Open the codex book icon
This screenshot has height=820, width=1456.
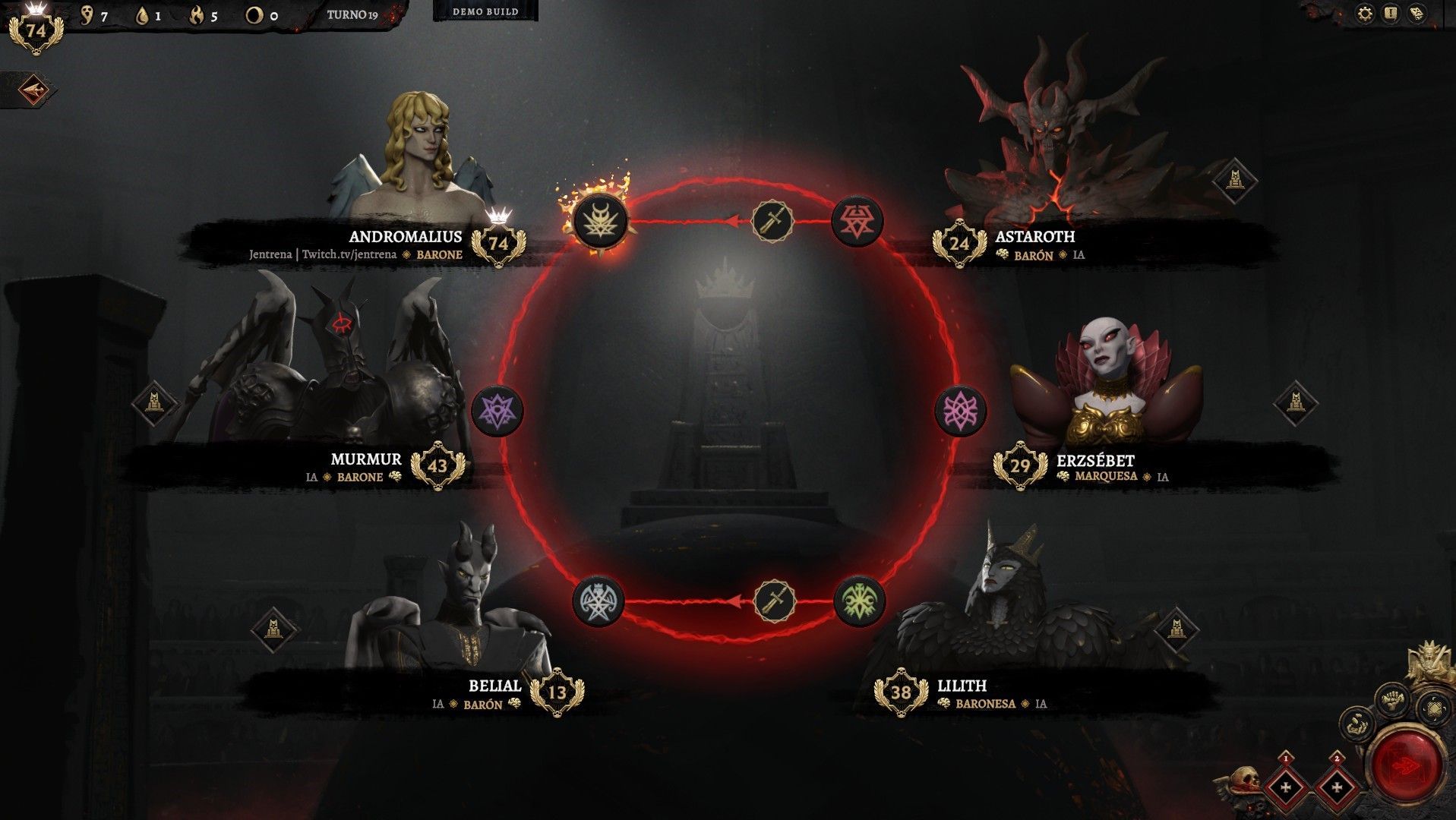click(1417, 14)
